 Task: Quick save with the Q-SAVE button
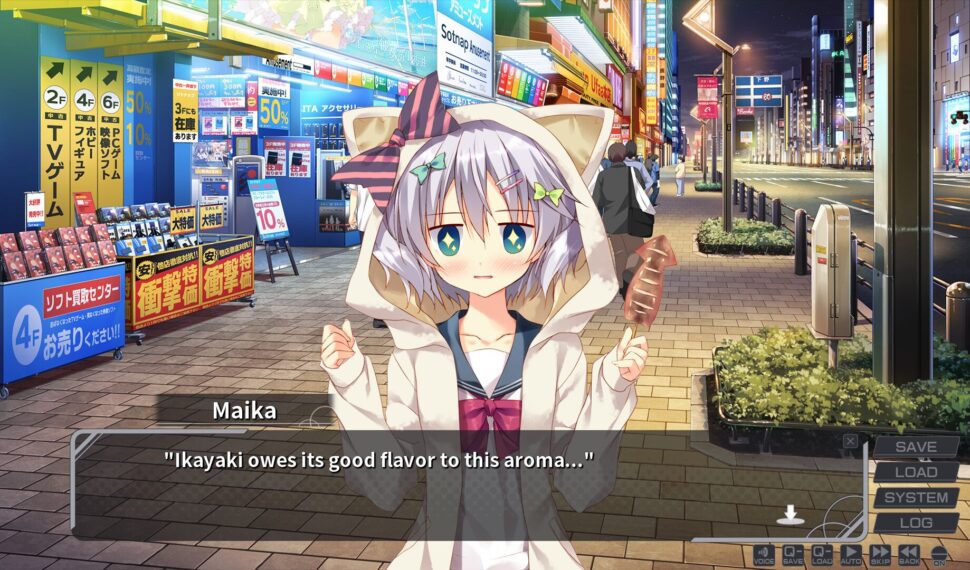793,553
